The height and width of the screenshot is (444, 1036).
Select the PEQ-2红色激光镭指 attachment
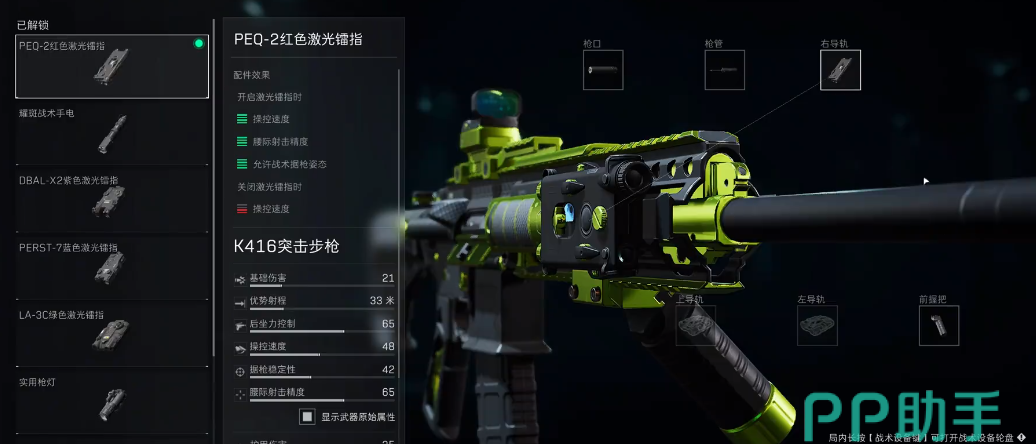pyautogui.click(x=112, y=67)
